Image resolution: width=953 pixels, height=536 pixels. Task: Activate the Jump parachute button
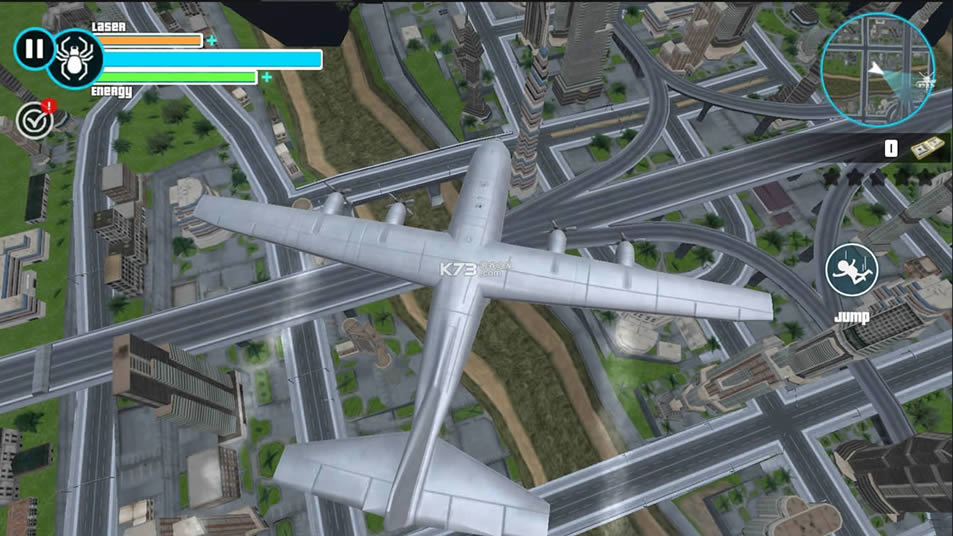(851, 270)
